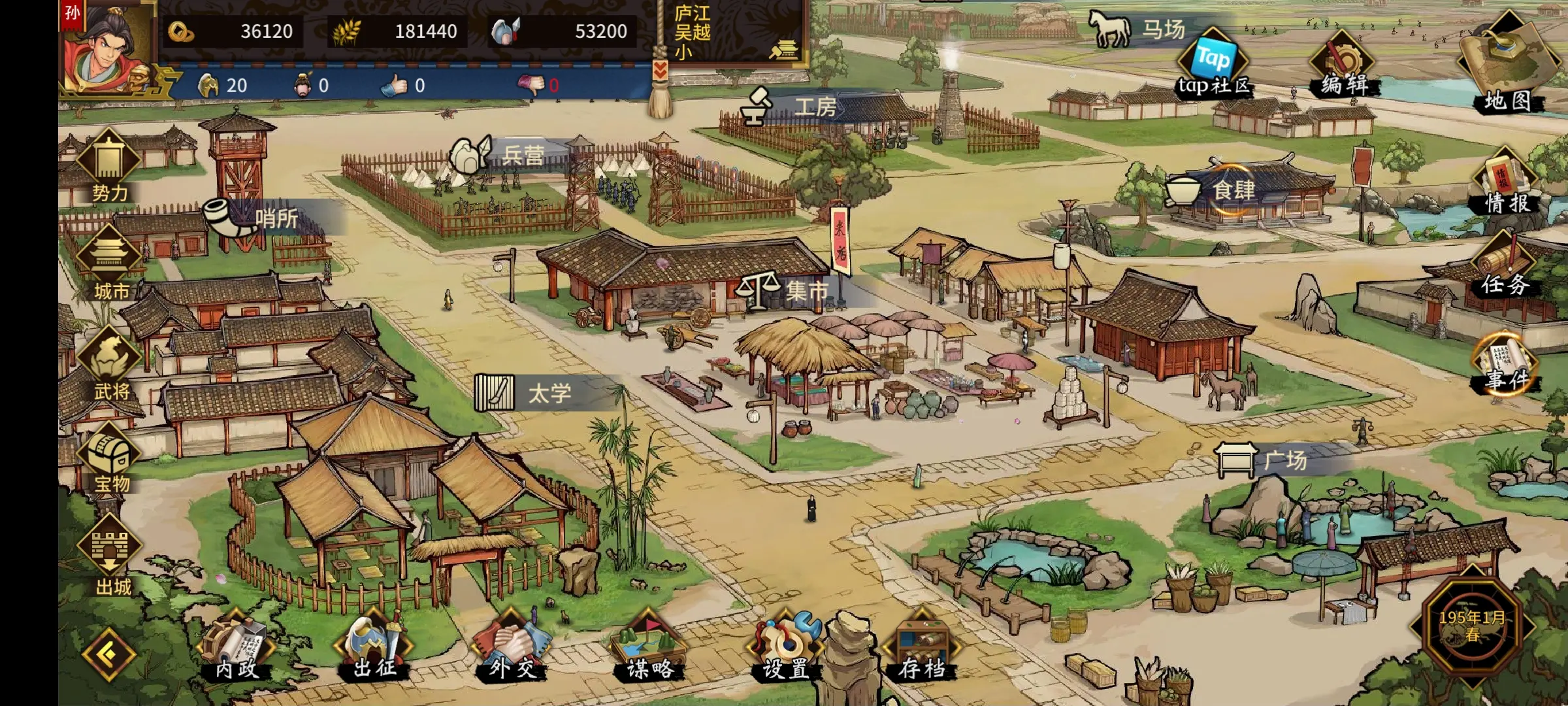Choose 出城 to leave the city

(111, 557)
